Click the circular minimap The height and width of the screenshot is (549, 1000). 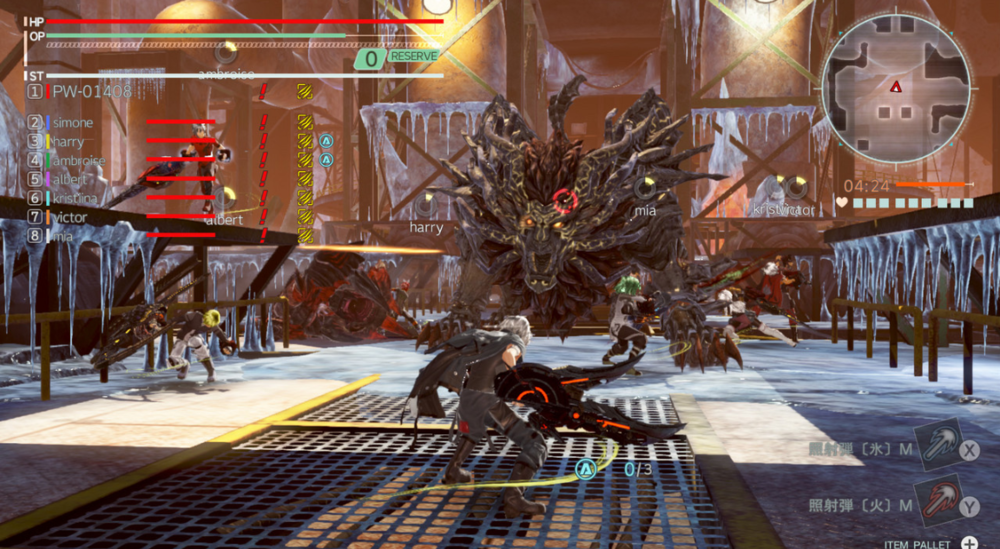point(896,89)
